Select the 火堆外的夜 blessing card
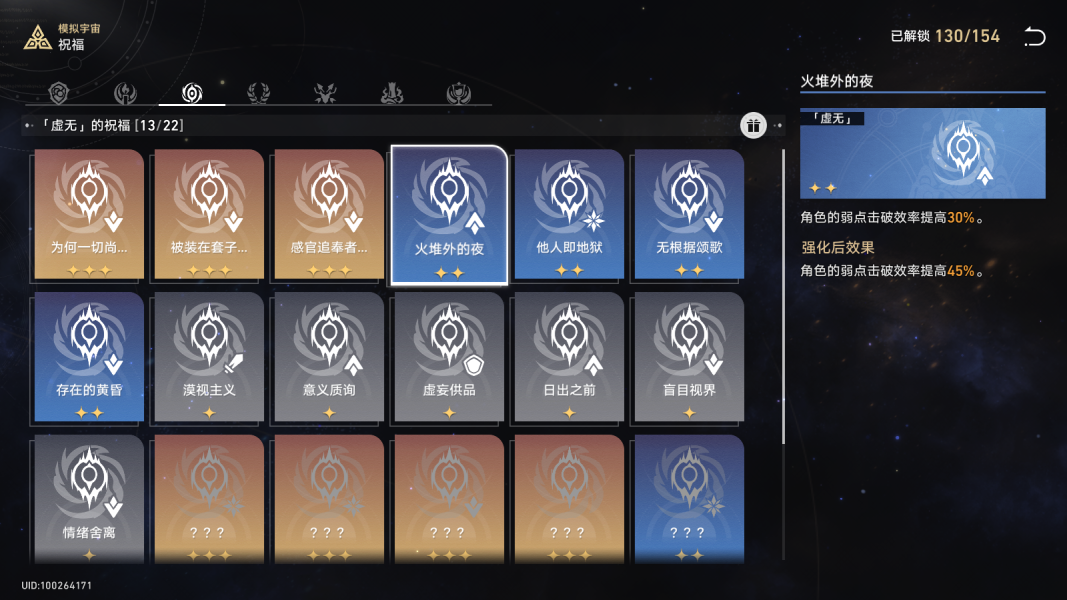The image size is (1067, 600). (449, 215)
